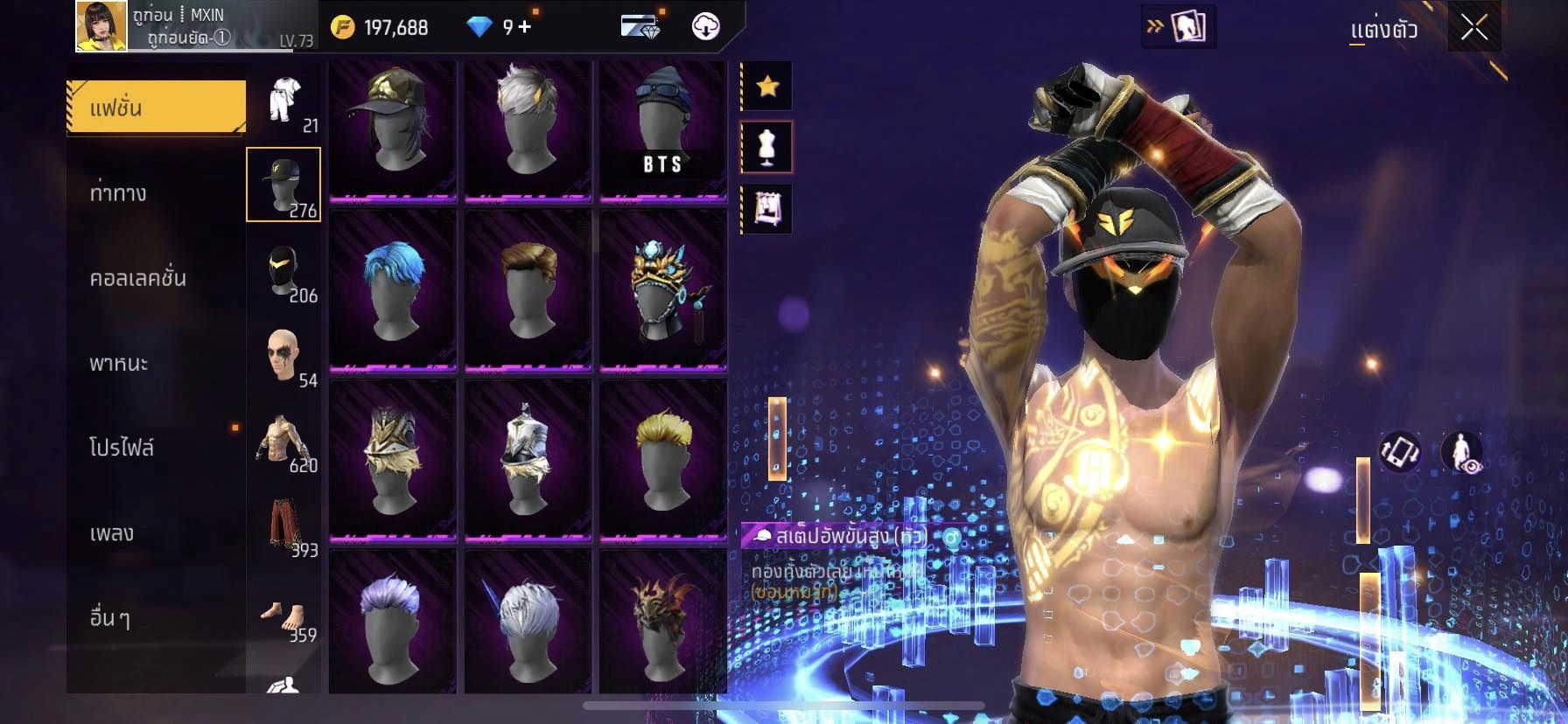Image resolution: width=1568 pixels, height=724 pixels.
Task: Tap the diamond card top-up icon
Action: pos(640,26)
